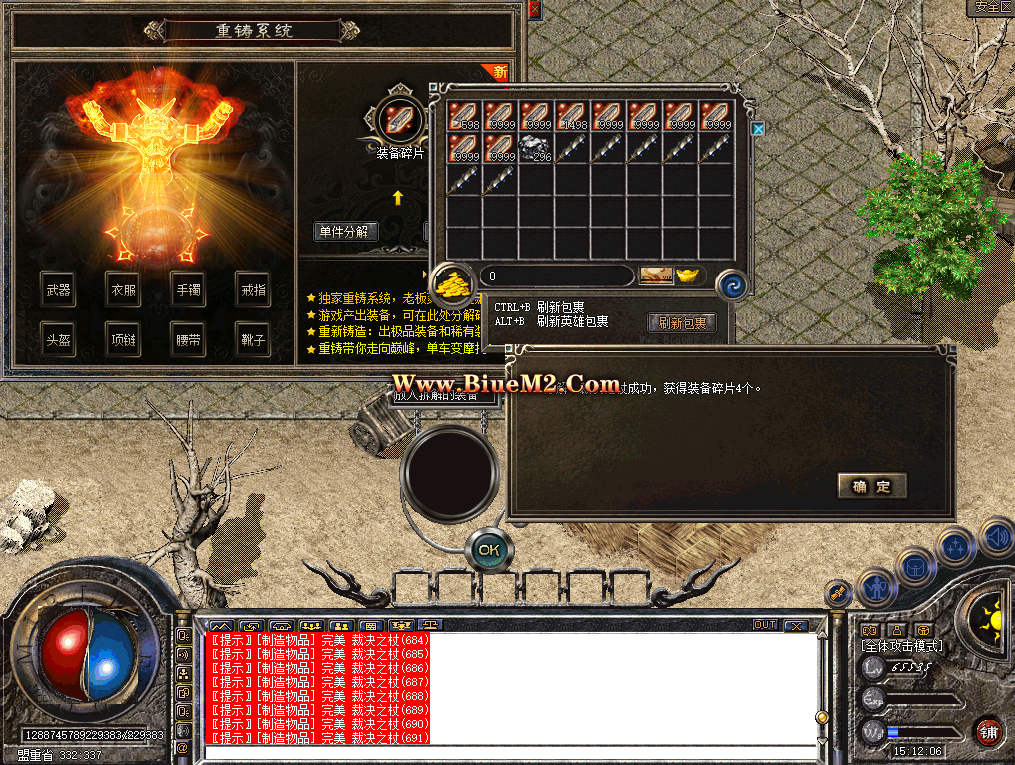The width and height of the screenshot is (1015, 765).
Task: Close the 重铸系统 recast window
Action: click(x=535, y=9)
